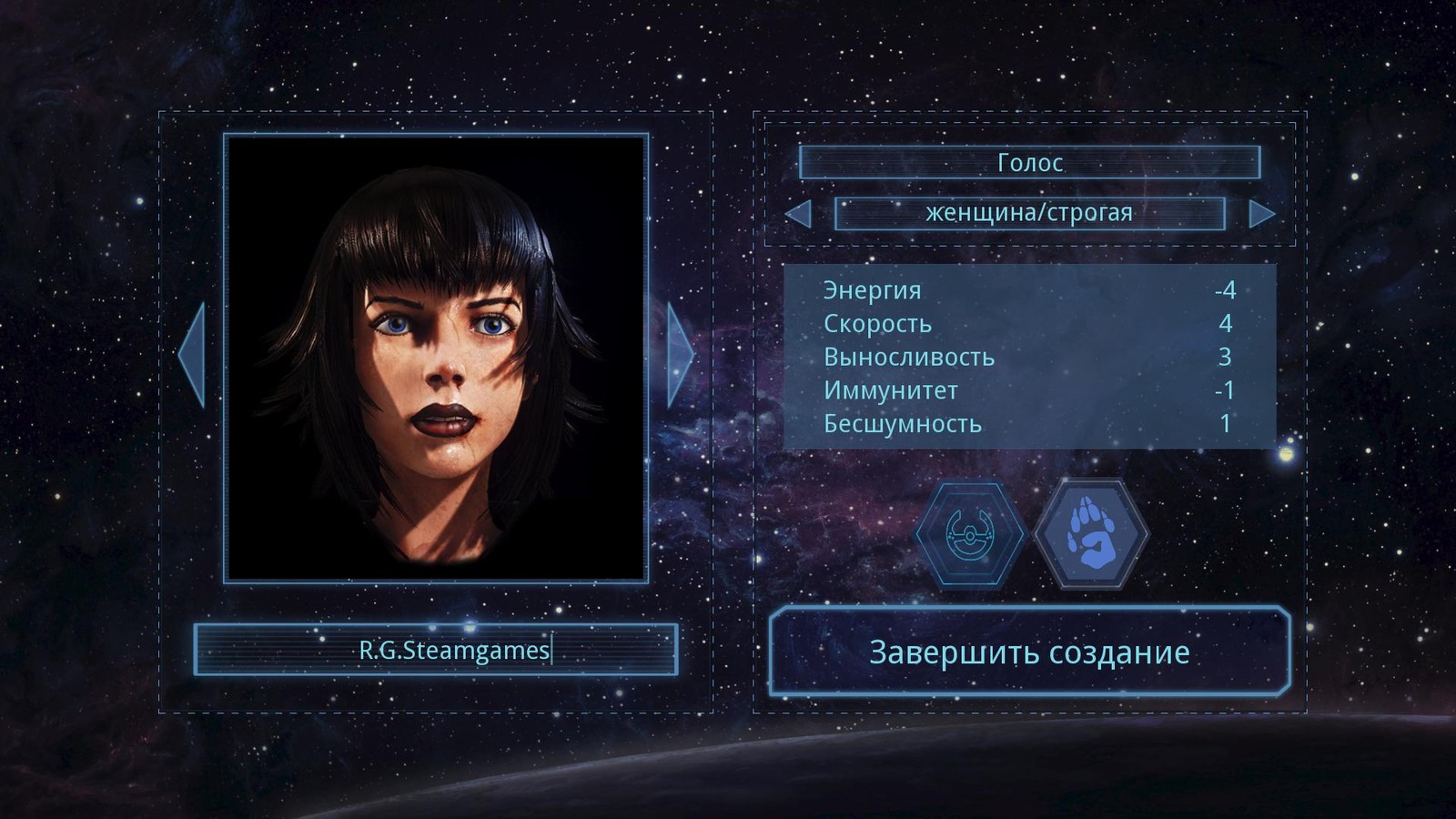This screenshot has height=819, width=1456.
Task: Click the 'Энергия' stat entry
Action: pyautogui.click(x=871, y=291)
